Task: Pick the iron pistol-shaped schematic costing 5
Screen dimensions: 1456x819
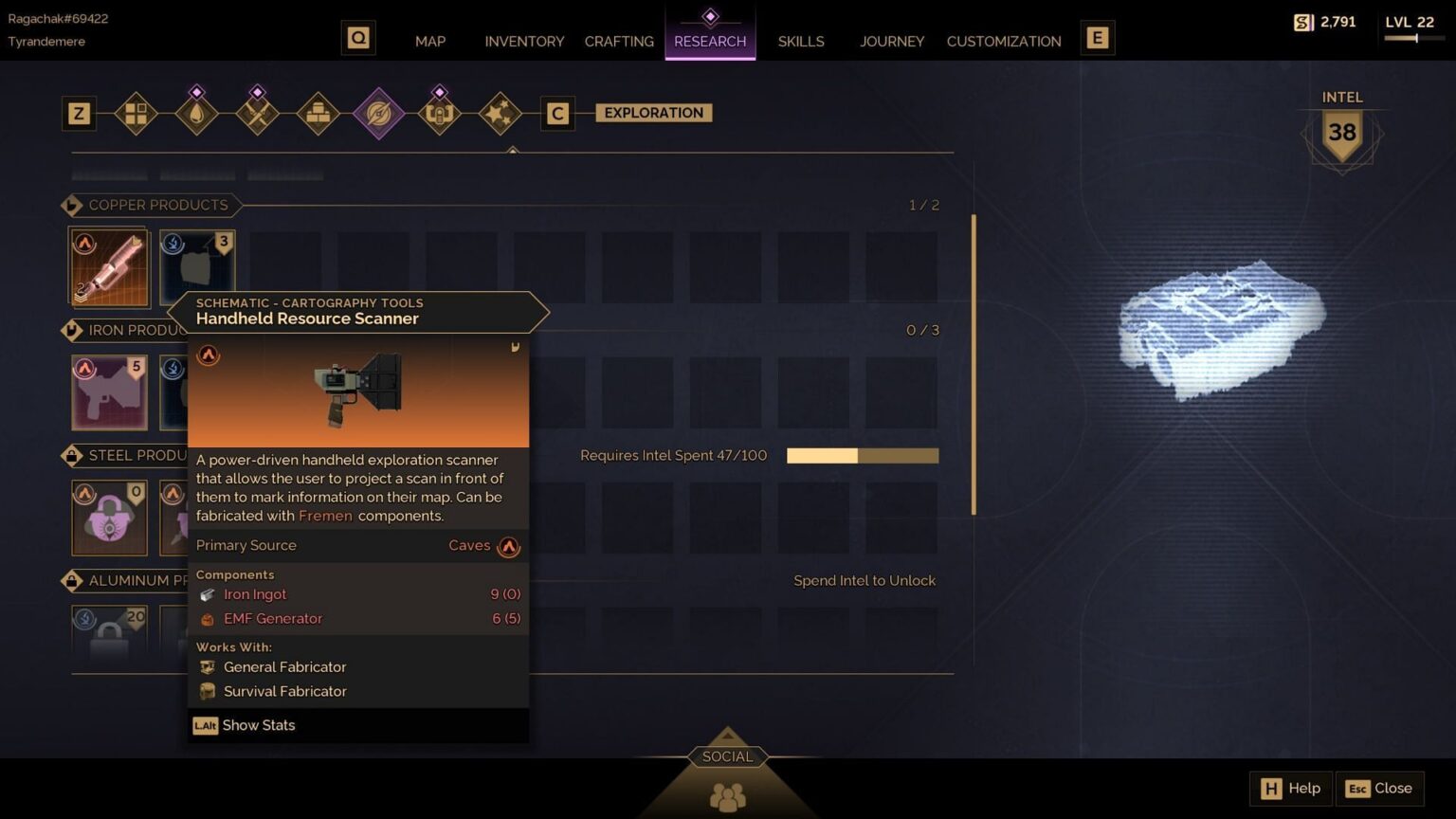Action: [x=110, y=392]
